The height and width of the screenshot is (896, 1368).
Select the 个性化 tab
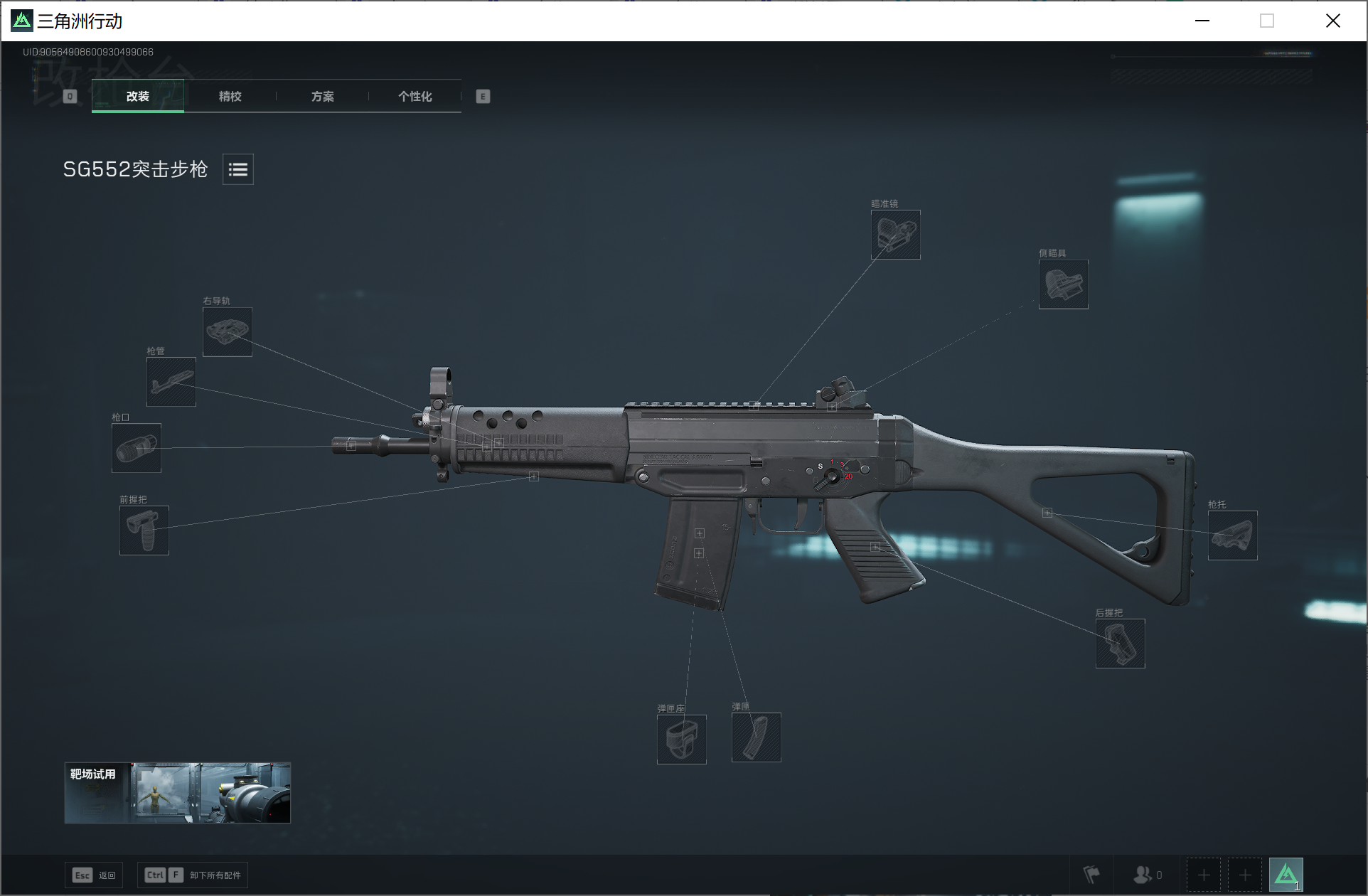[415, 97]
